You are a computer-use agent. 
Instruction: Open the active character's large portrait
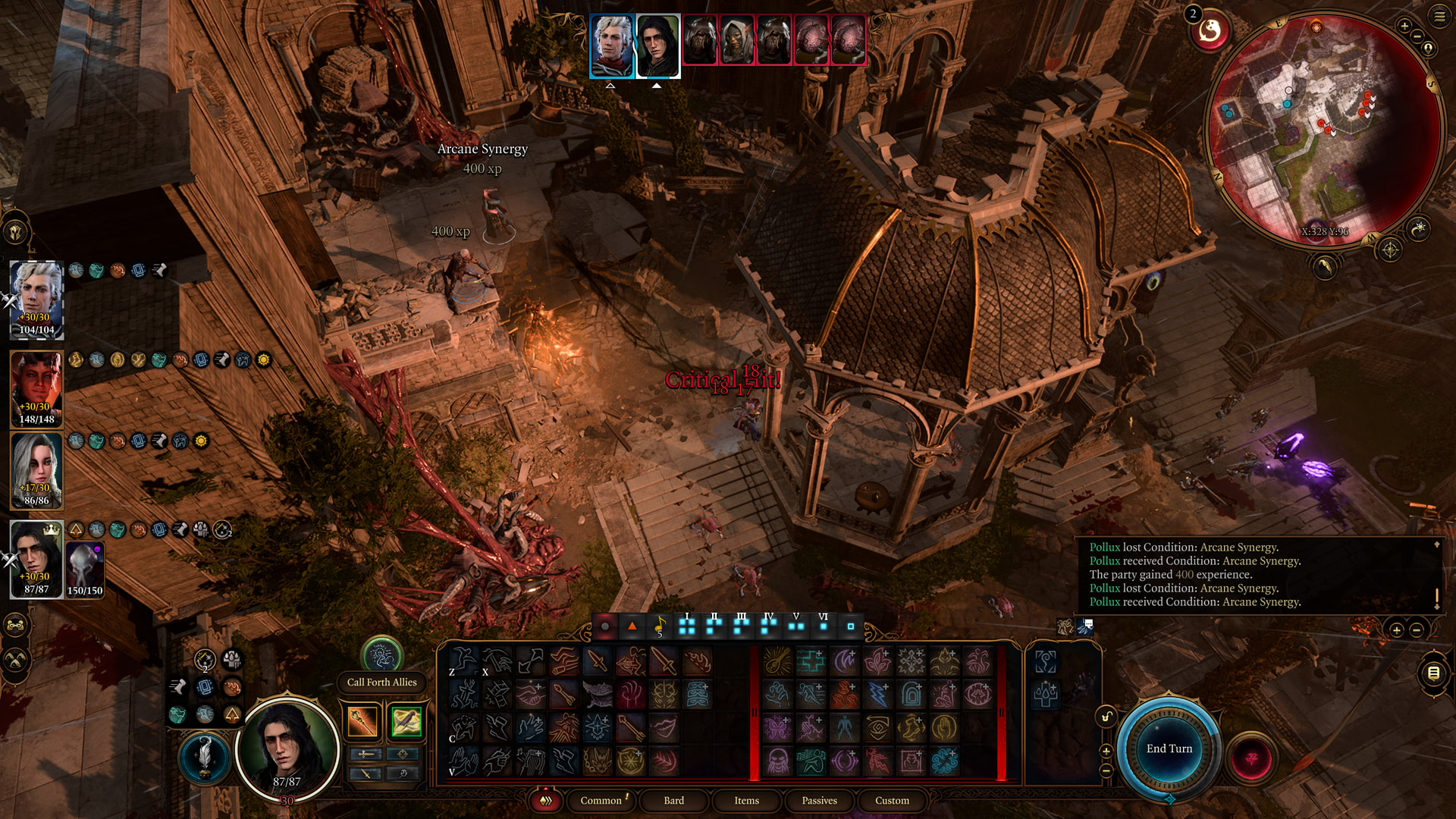[287, 747]
